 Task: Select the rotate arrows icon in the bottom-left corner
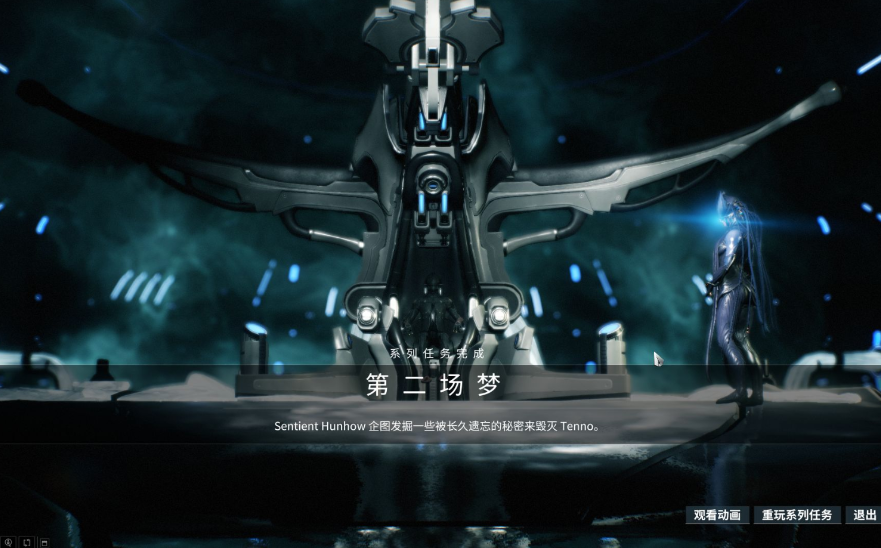[26, 542]
